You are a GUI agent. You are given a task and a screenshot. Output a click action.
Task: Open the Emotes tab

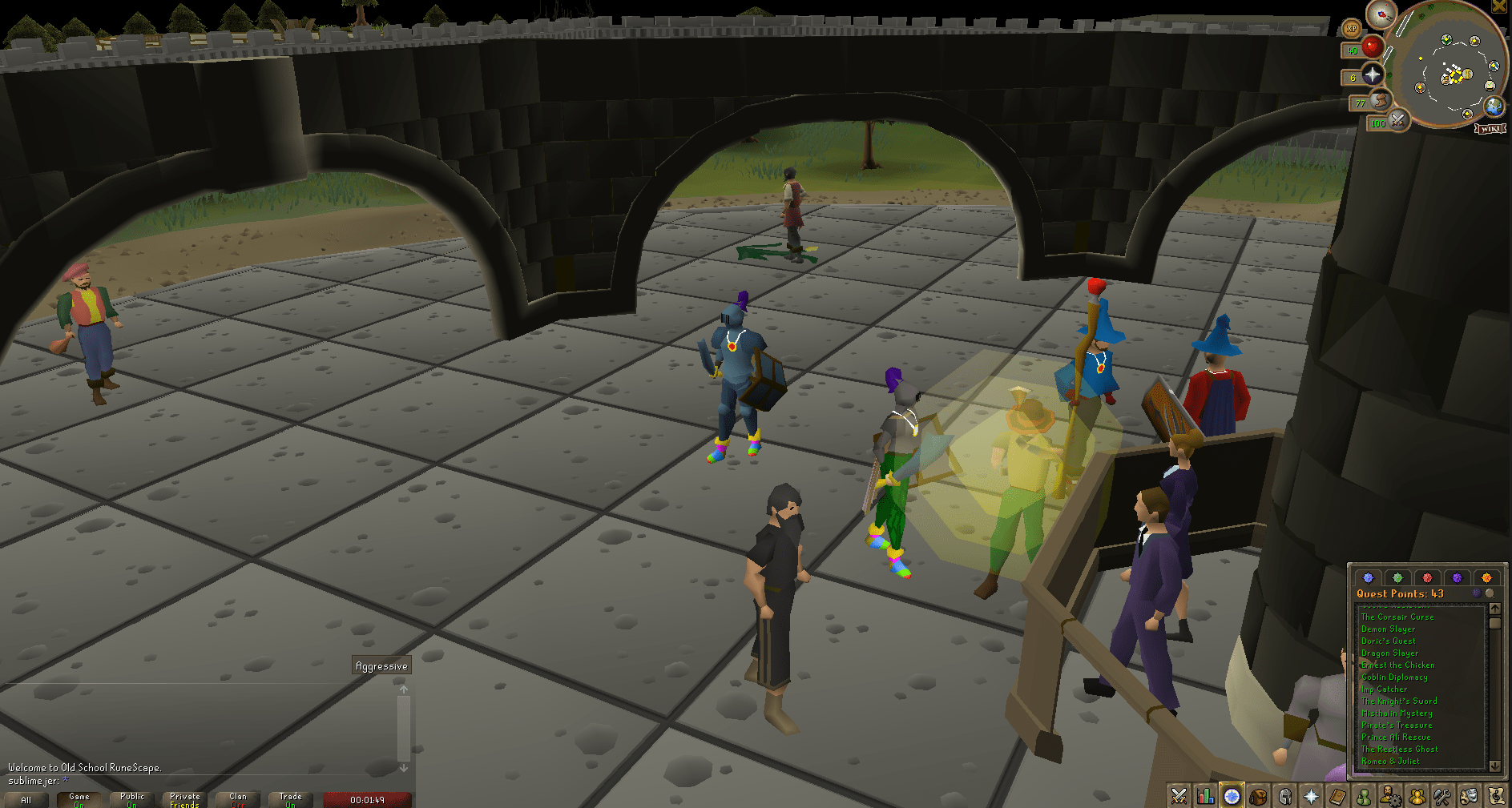click(x=1469, y=796)
